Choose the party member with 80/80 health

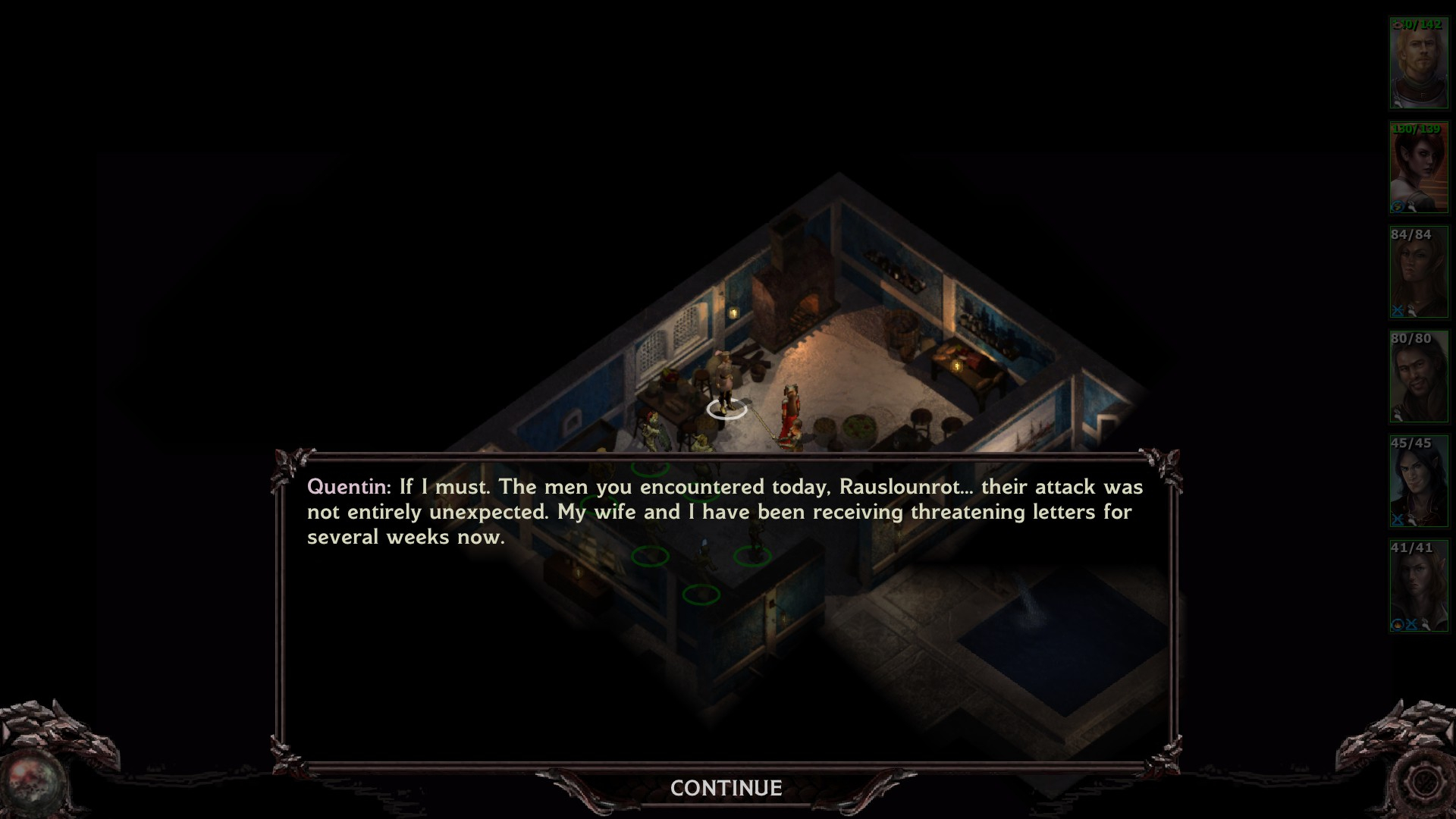pyautogui.click(x=1418, y=377)
